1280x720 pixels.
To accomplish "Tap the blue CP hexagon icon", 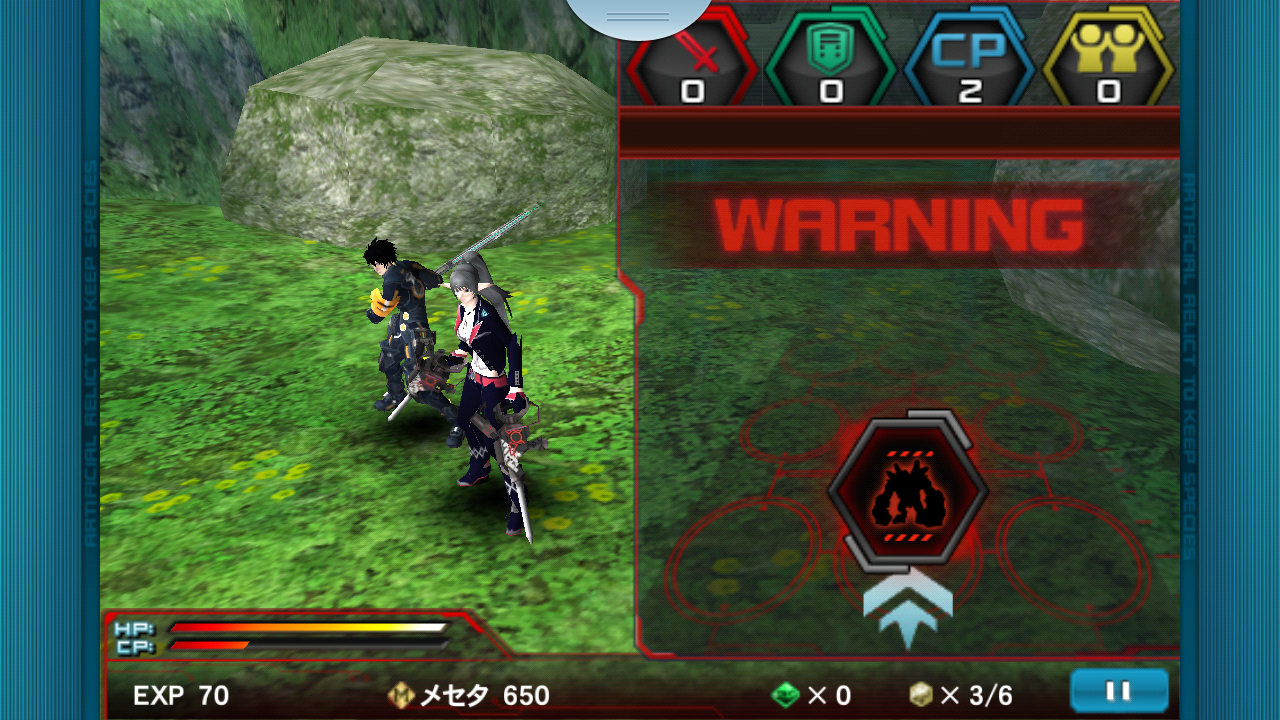I will (x=969, y=56).
